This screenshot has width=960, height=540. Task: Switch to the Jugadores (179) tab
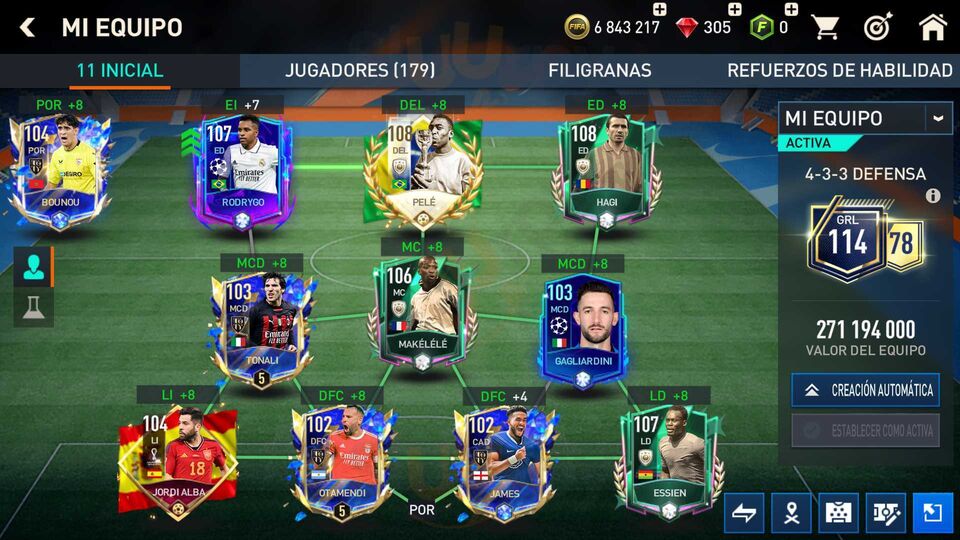(360, 70)
